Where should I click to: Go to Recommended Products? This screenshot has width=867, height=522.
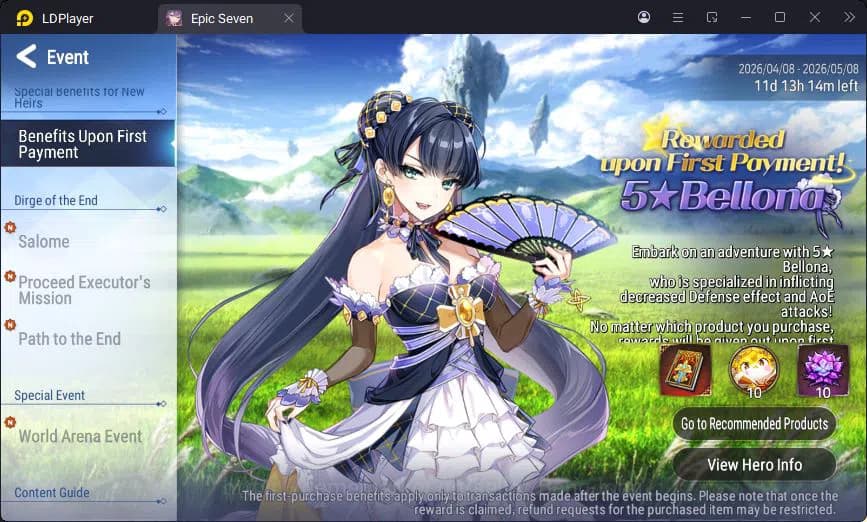754,424
